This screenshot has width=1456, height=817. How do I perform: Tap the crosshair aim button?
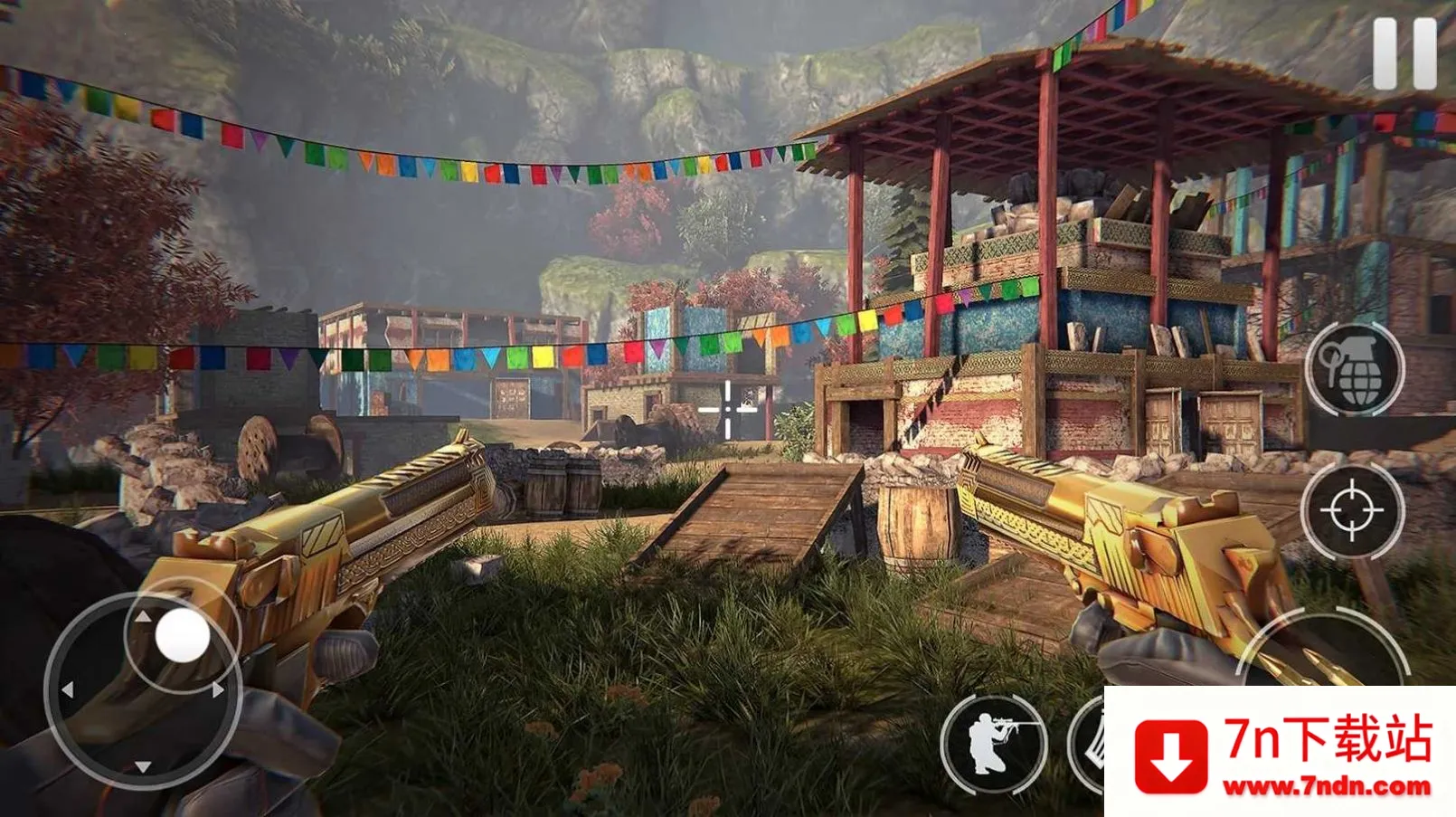pyautogui.click(x=1352, y=510)
